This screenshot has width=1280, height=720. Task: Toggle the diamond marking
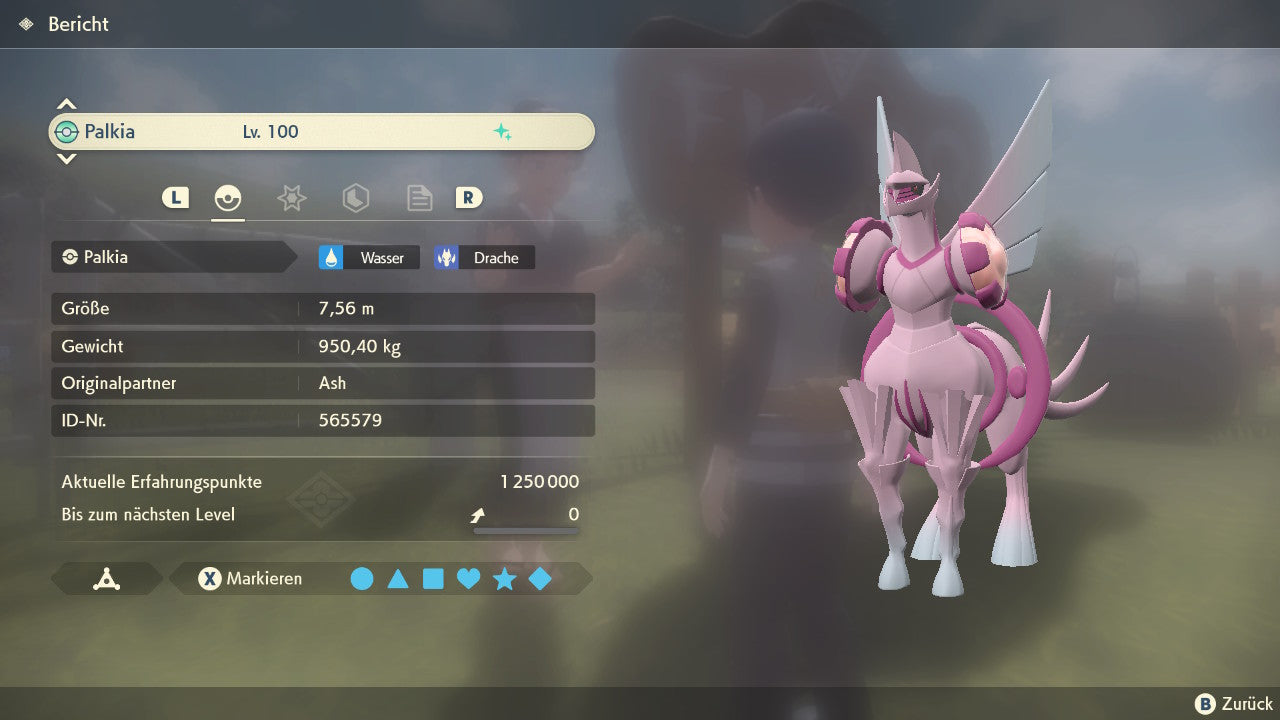coord(540,579)
